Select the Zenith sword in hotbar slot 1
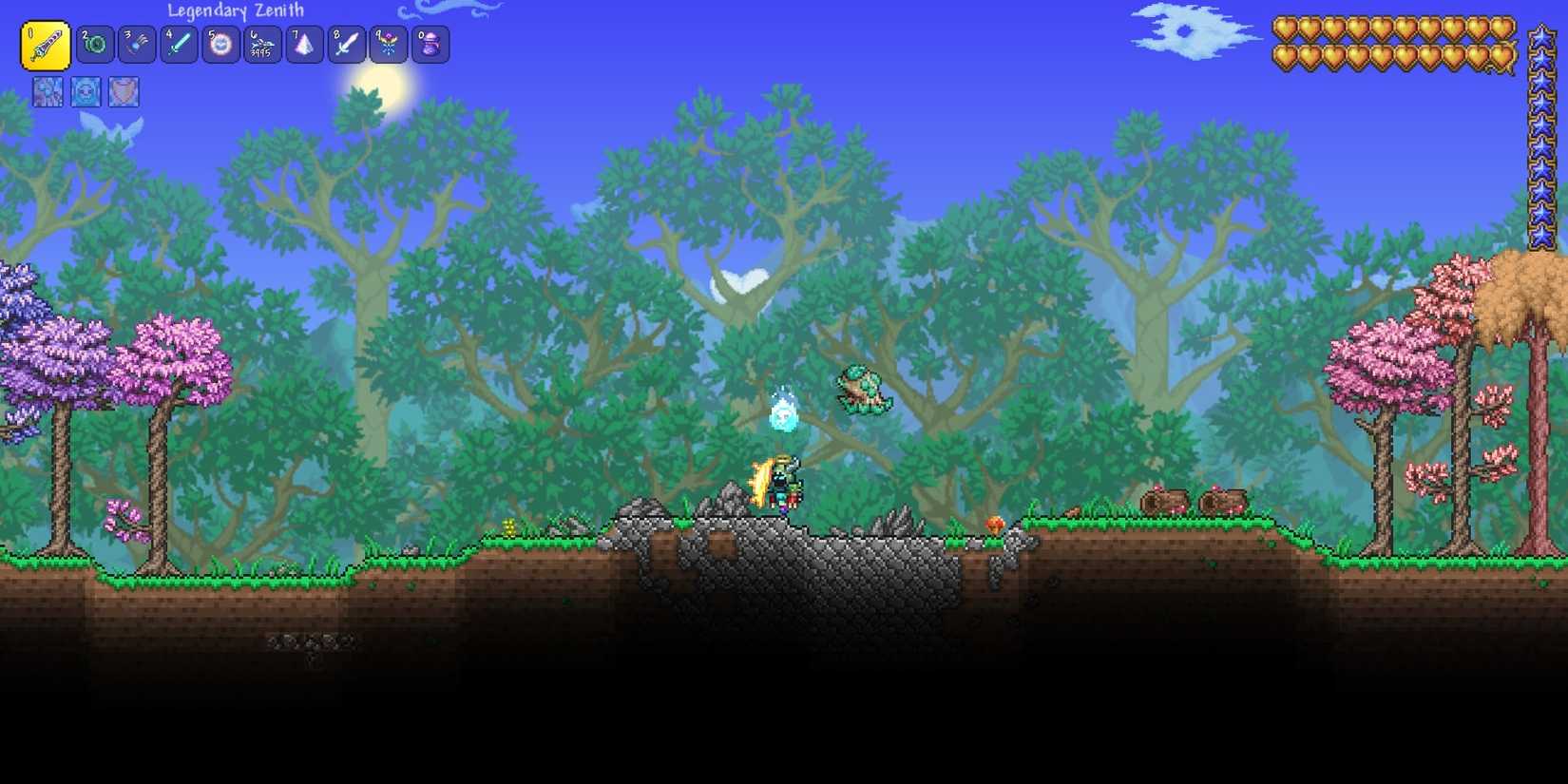Viewport: 1568px width, 784px height. [x=45, y=44]
